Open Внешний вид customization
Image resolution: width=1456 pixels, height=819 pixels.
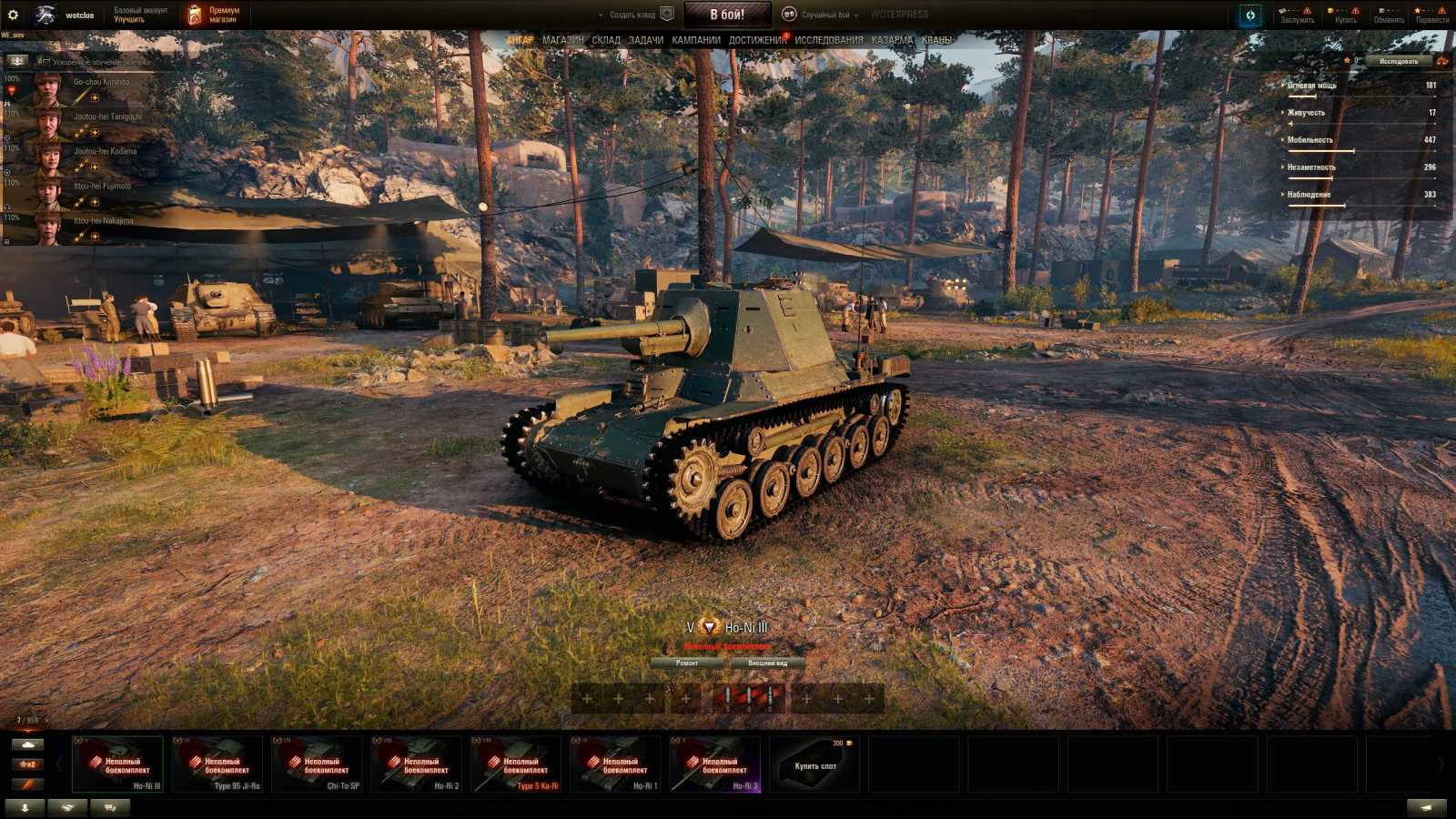click(x=767, y=663)
